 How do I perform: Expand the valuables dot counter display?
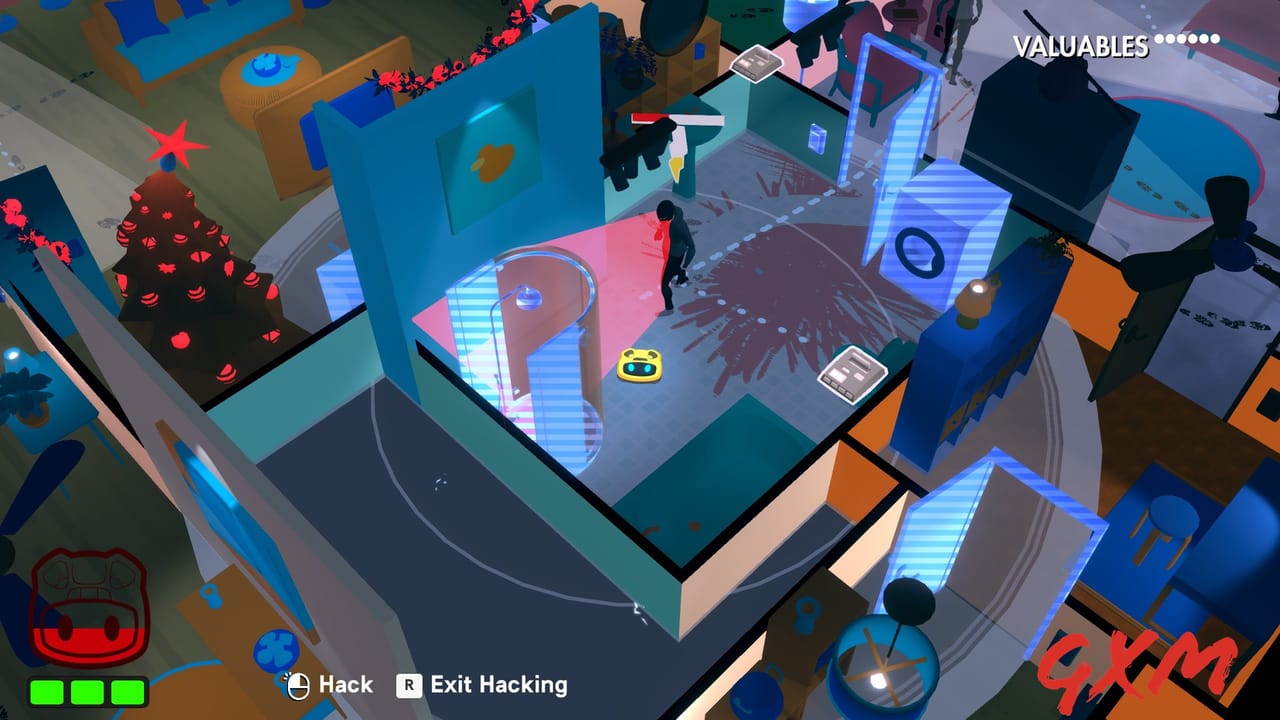[1189, 40]
